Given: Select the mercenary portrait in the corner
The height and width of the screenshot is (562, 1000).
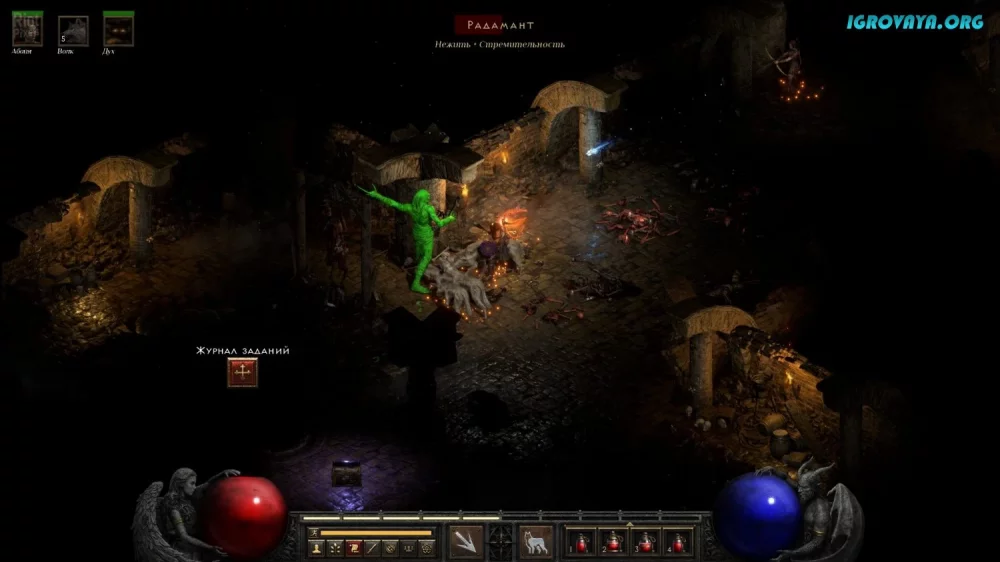Looking at the screenshot, I should (x=27, y=29).
